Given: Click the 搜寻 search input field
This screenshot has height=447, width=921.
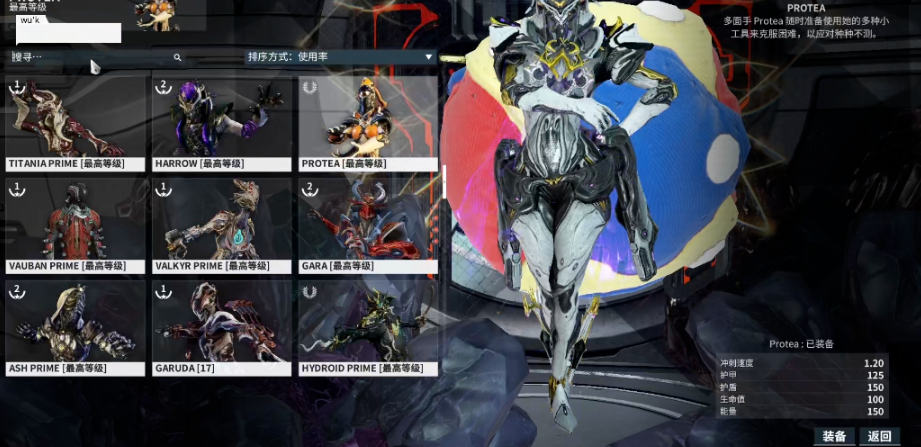Looking at the screenshot, I should 90,58.
